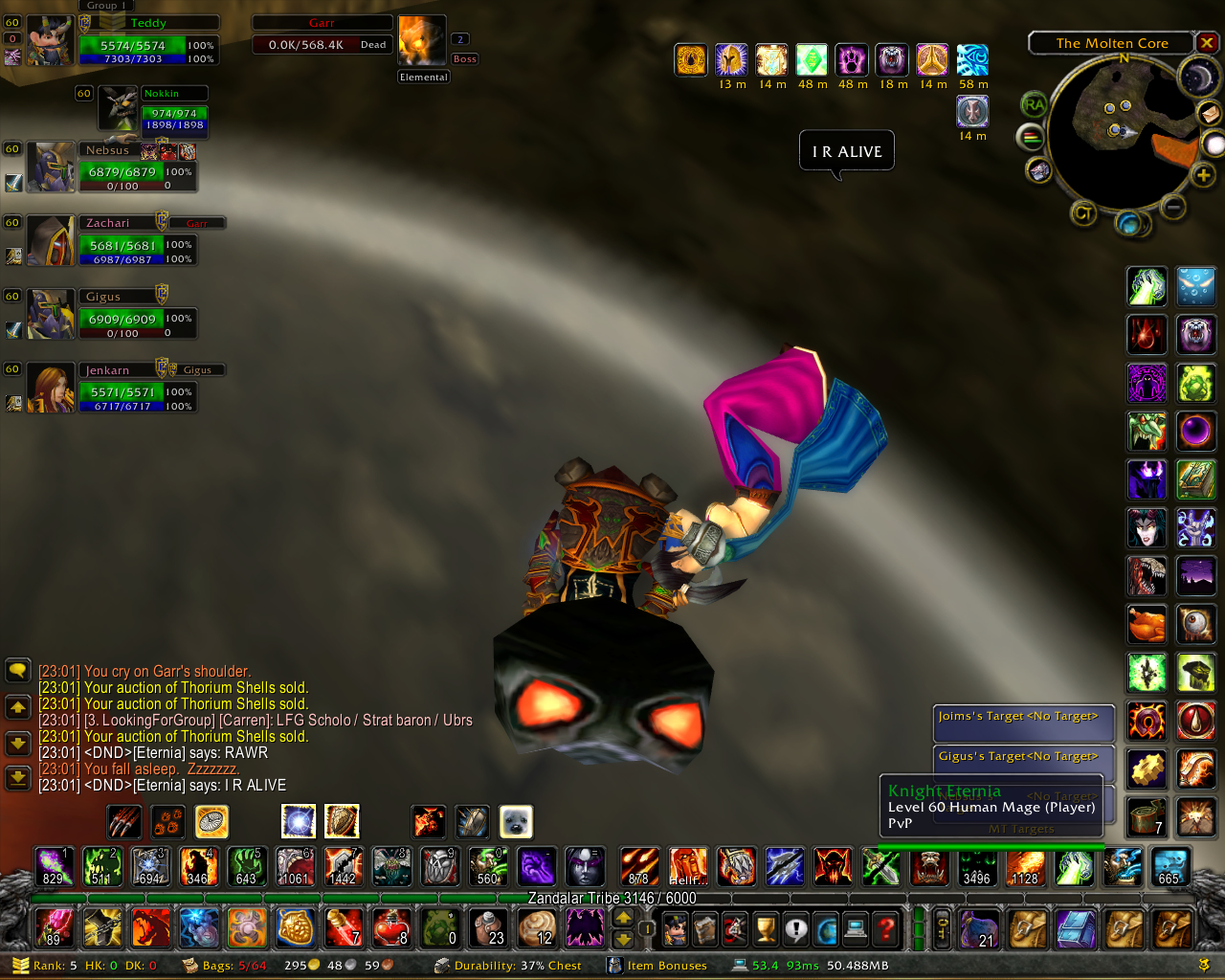Viewport: 1225px width, 980px height.
Task: Click the minimap zoom-out minus button
Action: click(x=1173, y=207)
